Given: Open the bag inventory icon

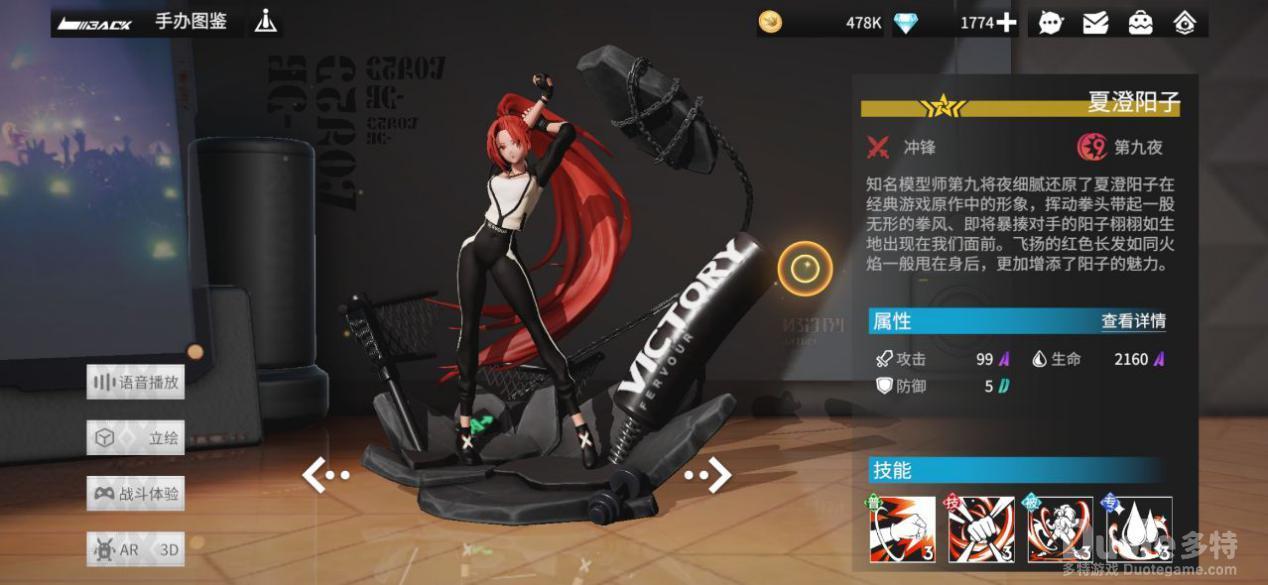Looking at the screenshot, I should click(x=1140, y=22).
